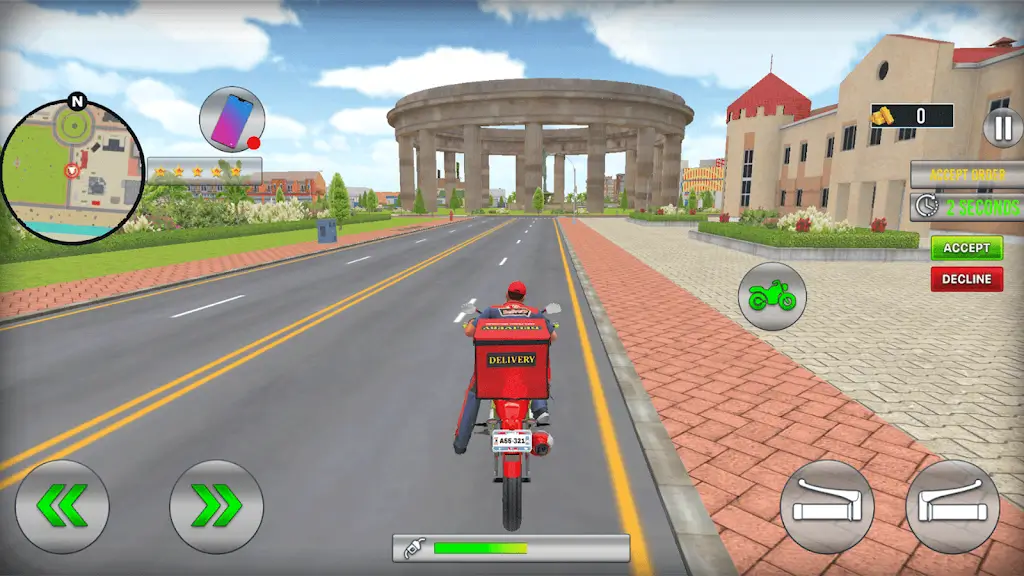The width and height of the screenshot is (1024, 576).
Task: Click the circular minimap
Action: tap(72, 171)
